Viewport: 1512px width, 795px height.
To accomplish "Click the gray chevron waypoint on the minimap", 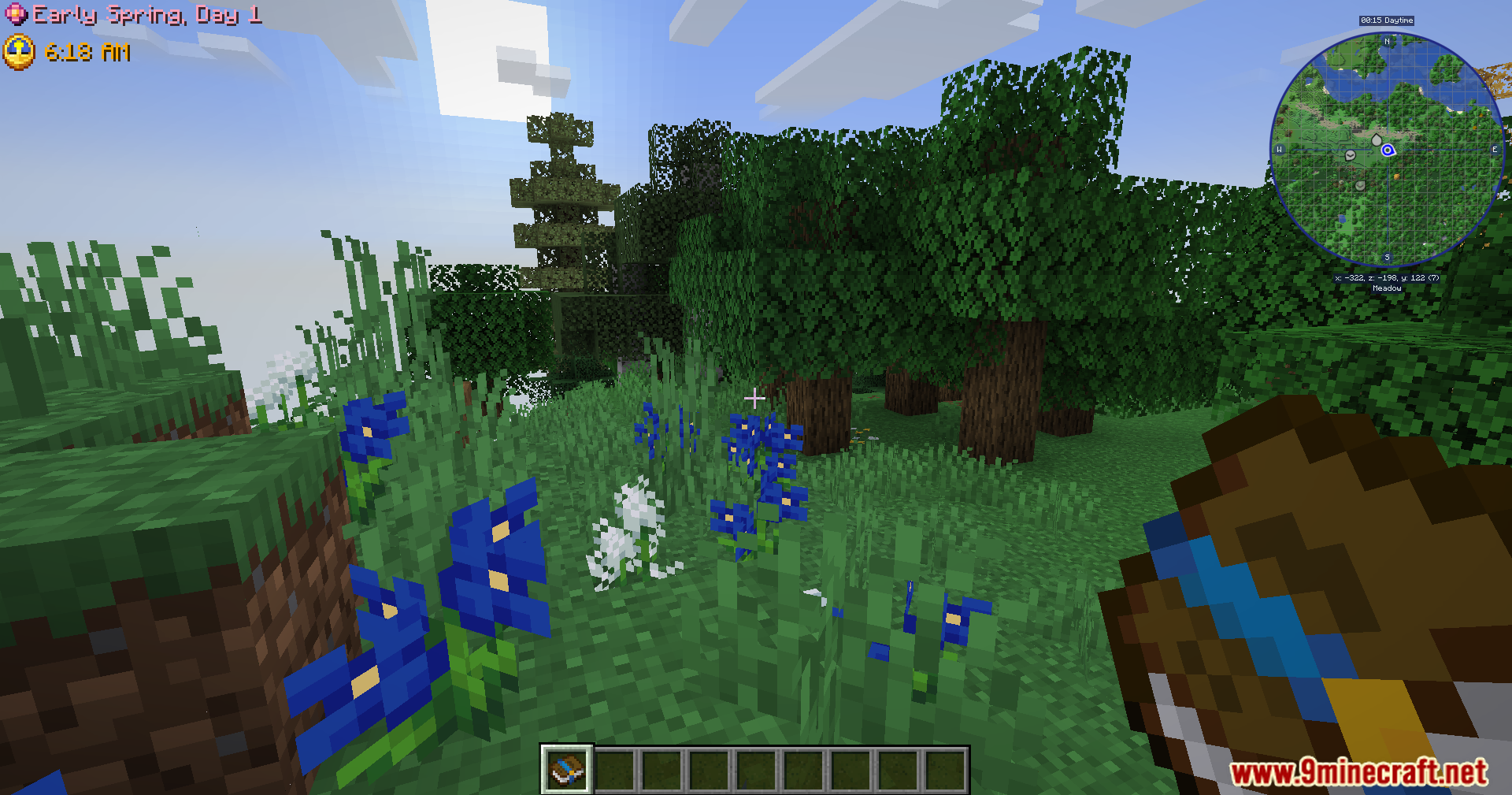I will tap(1350, 155).
